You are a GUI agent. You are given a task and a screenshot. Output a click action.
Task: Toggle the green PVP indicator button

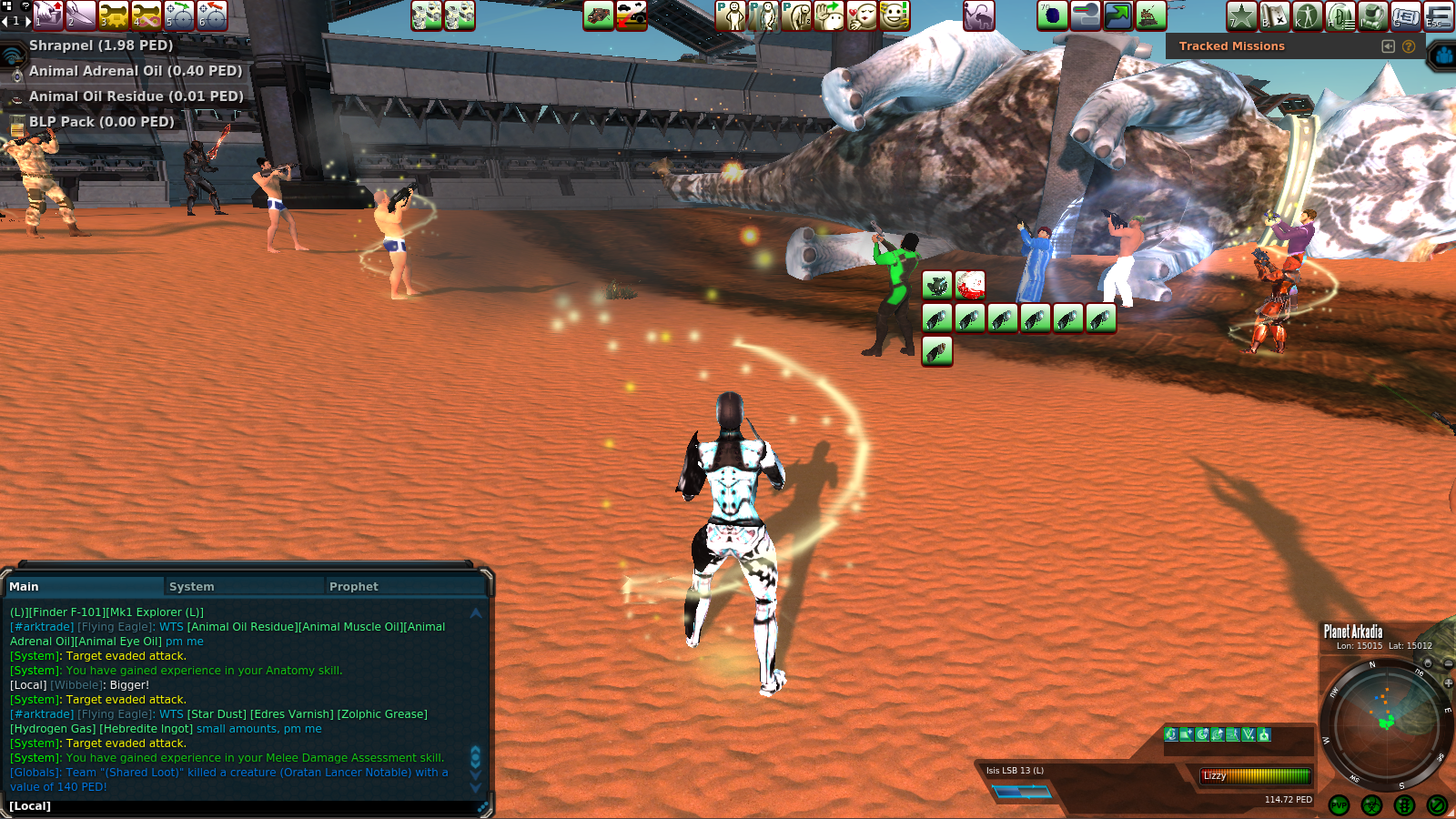click(1339, 805)
